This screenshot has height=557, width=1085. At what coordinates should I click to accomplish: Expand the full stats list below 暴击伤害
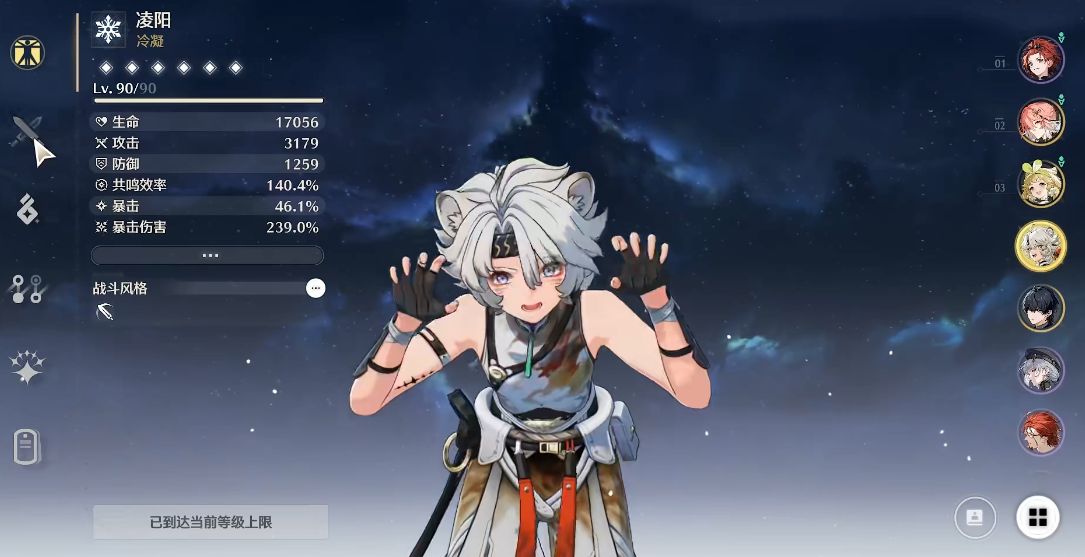click(x=208, y=256)
